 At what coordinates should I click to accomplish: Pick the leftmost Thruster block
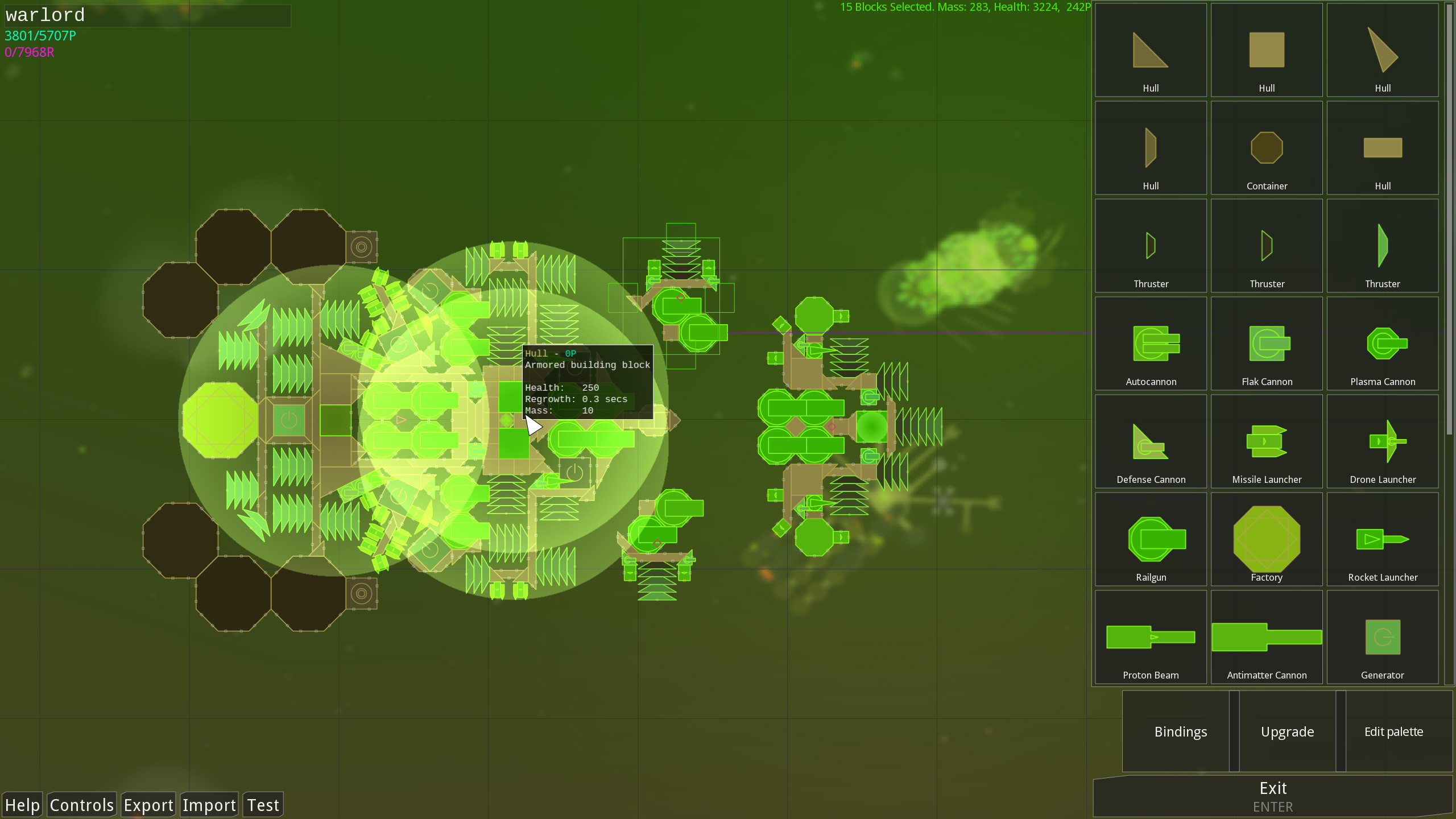(x=1151, y=246)
